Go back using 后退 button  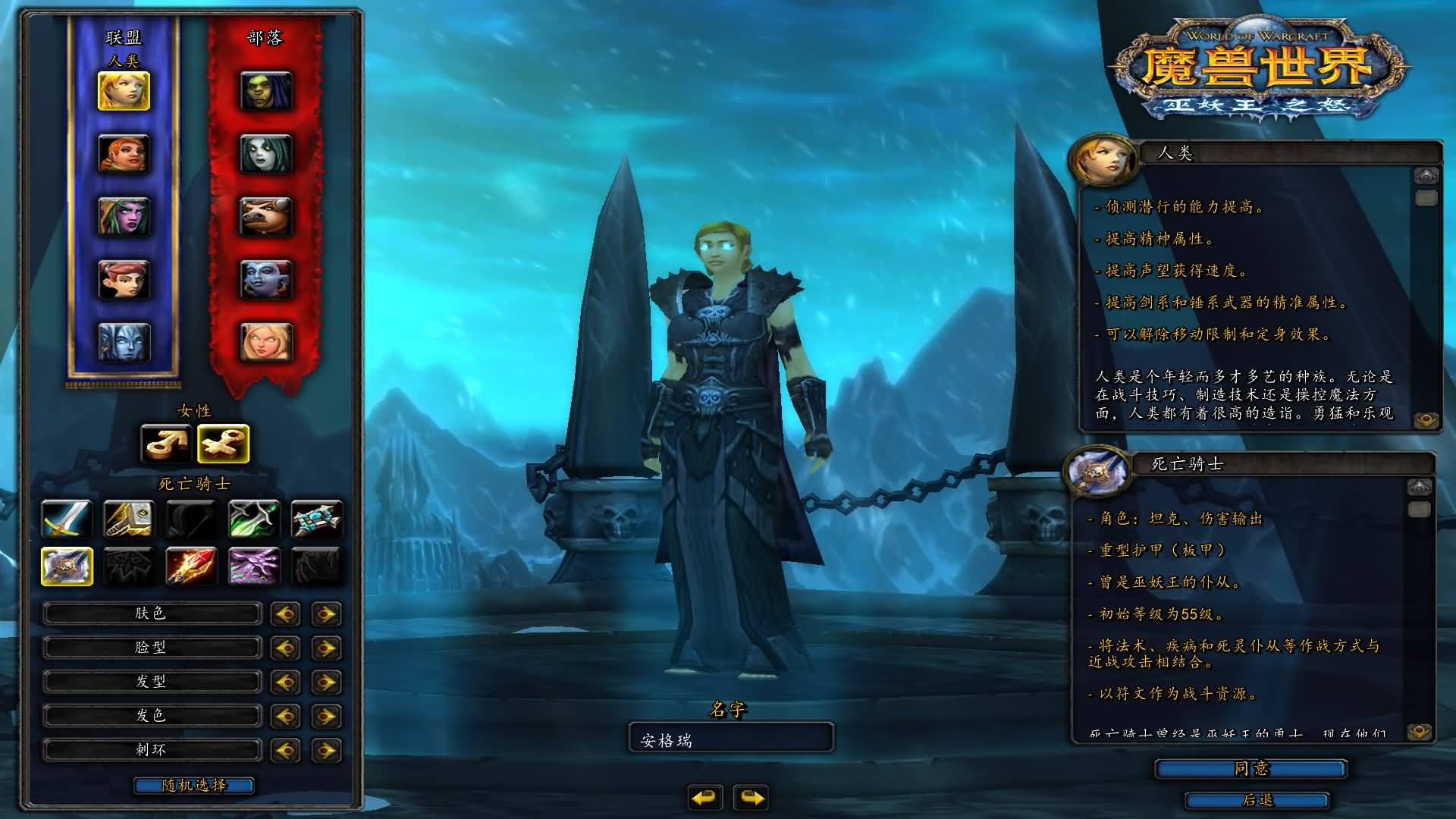(x=1257, y=800)
